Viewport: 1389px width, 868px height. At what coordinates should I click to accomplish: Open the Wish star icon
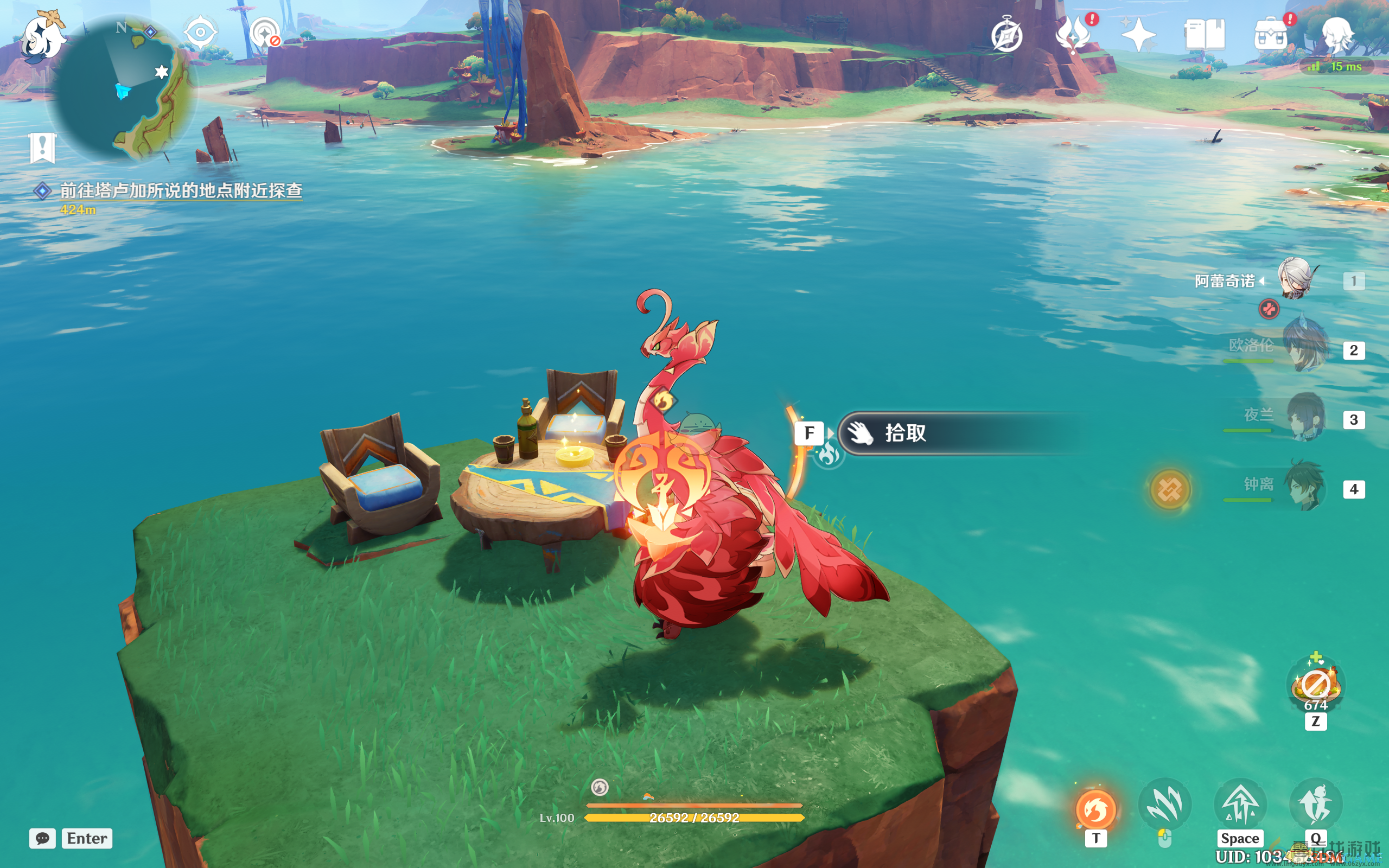(x=1140, y=36)
